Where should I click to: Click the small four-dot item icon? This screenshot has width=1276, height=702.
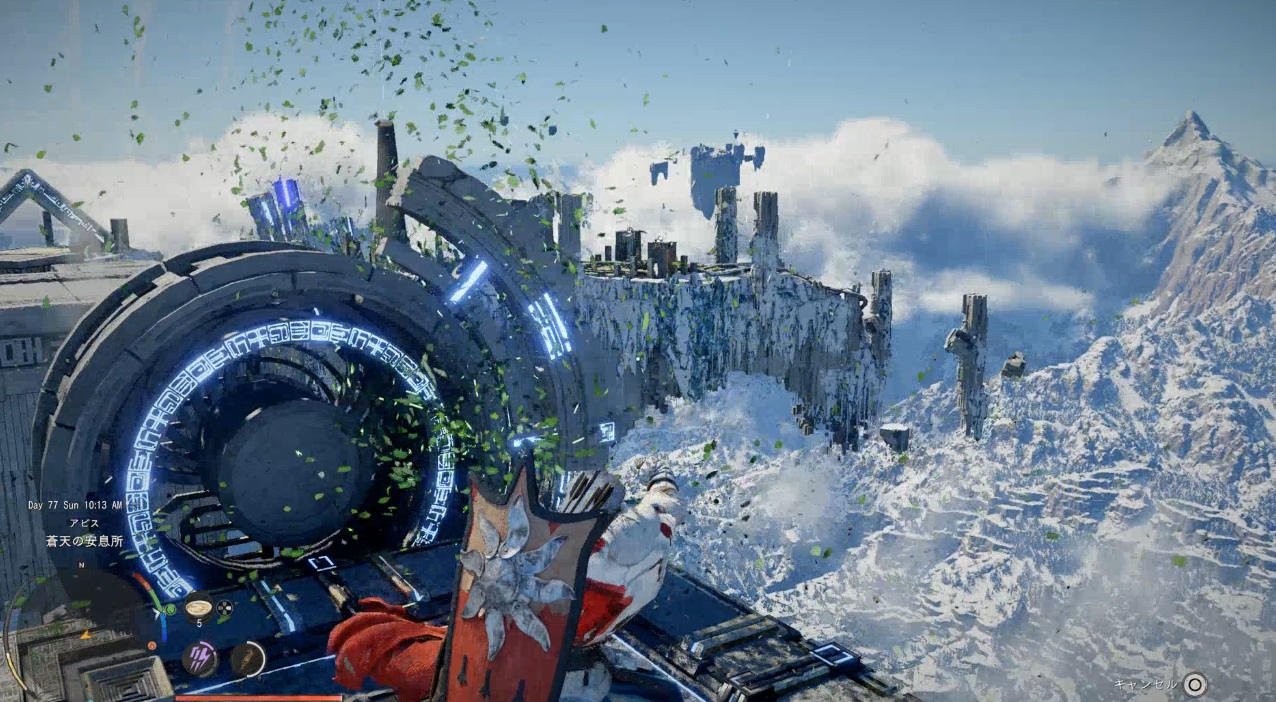click(x=224, y=607)
